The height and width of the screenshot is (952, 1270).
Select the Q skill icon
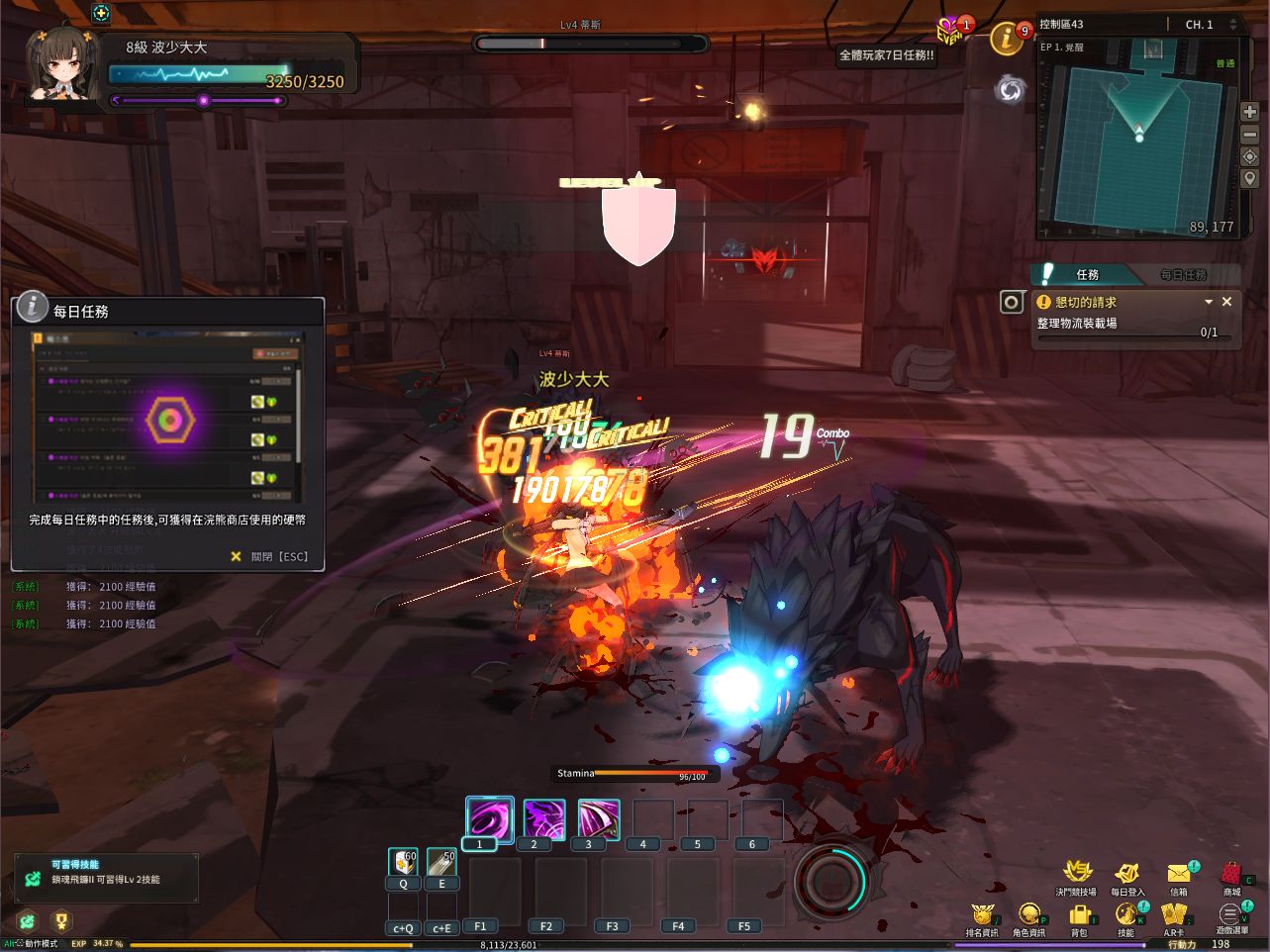pyautogui.click(x=402, y=862)
